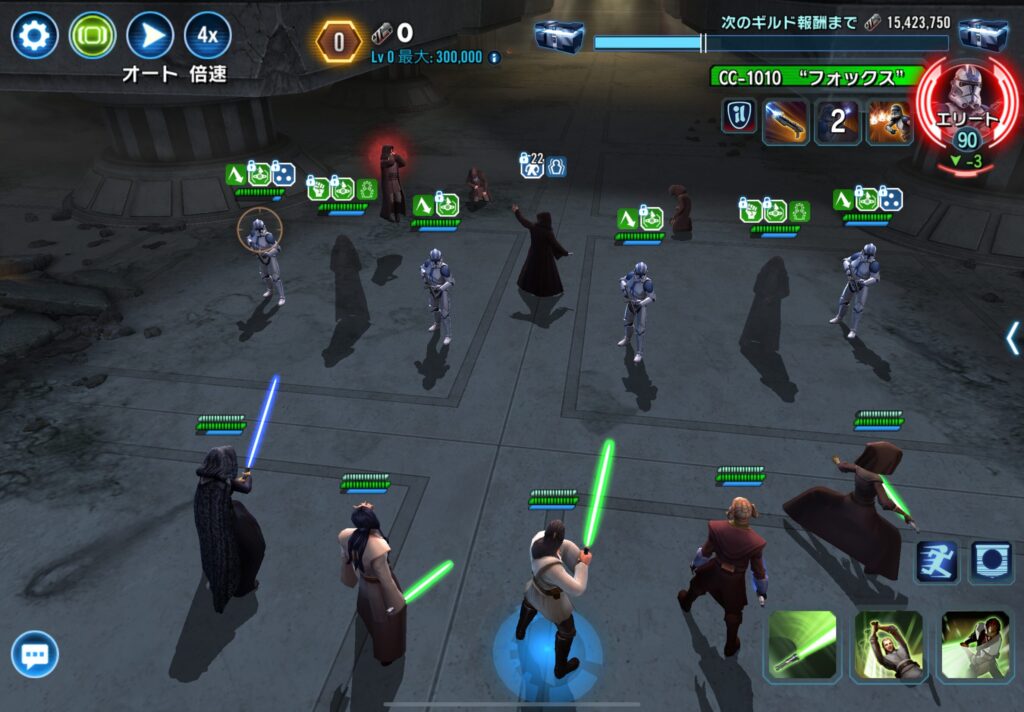View Fox's blaster rifle ability

(x=785, y=122)
